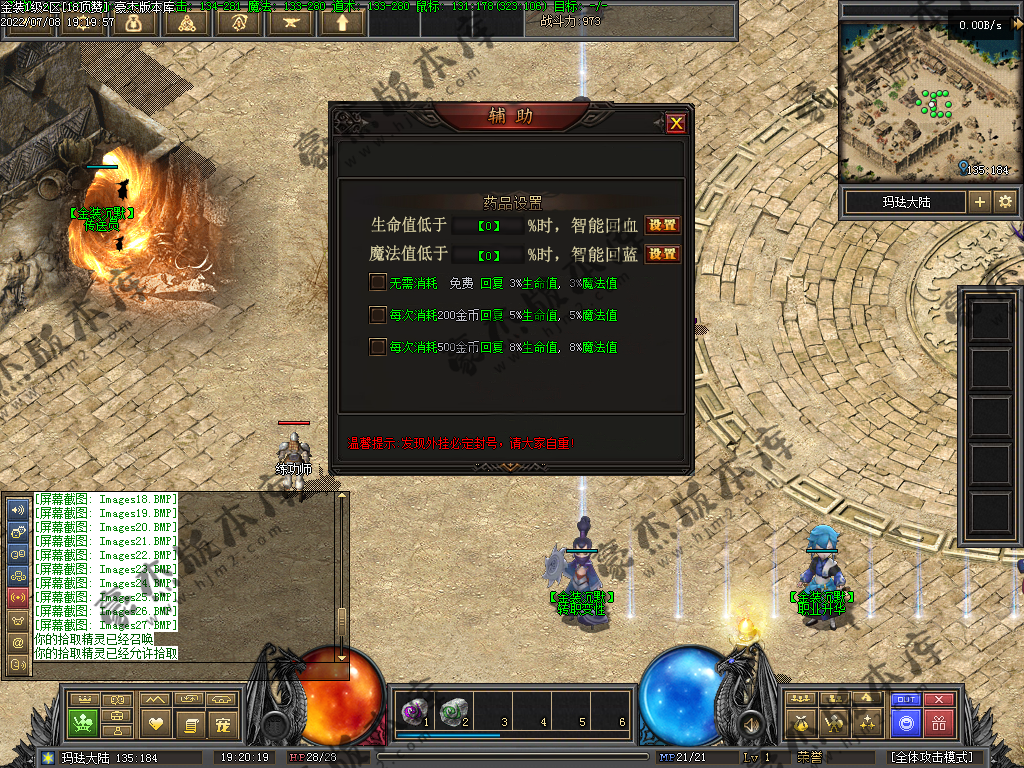Click the up arrow button in the top toolbar

(x=342, y=22)
